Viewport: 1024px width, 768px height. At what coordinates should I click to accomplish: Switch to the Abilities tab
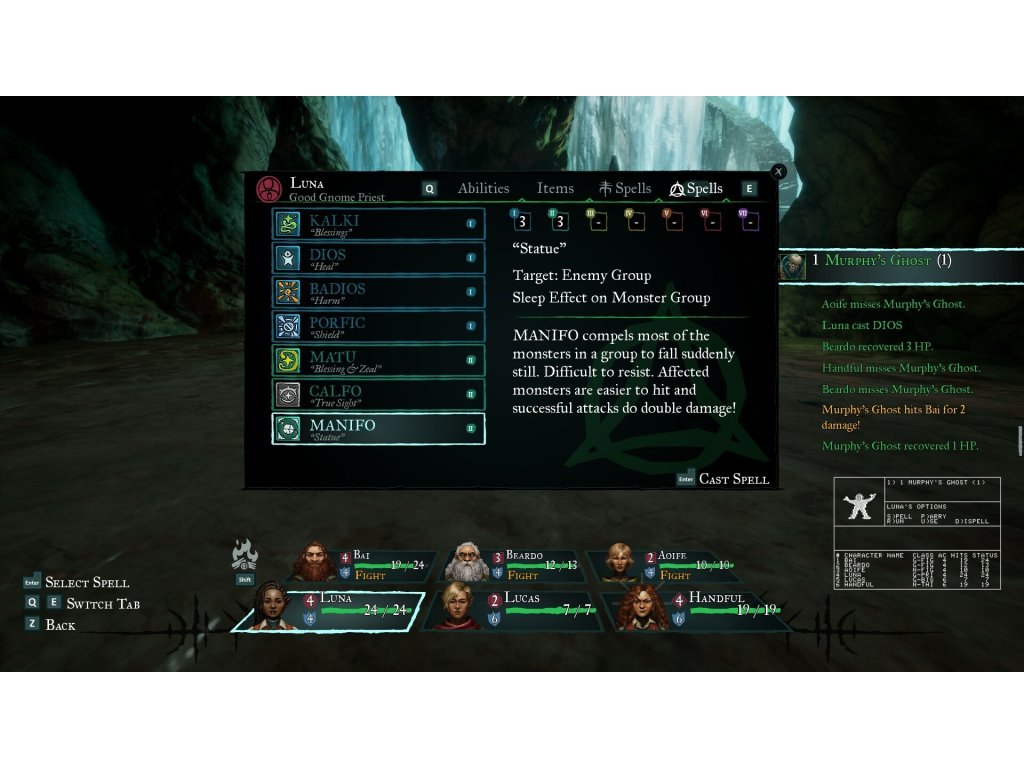click(483, 188)
